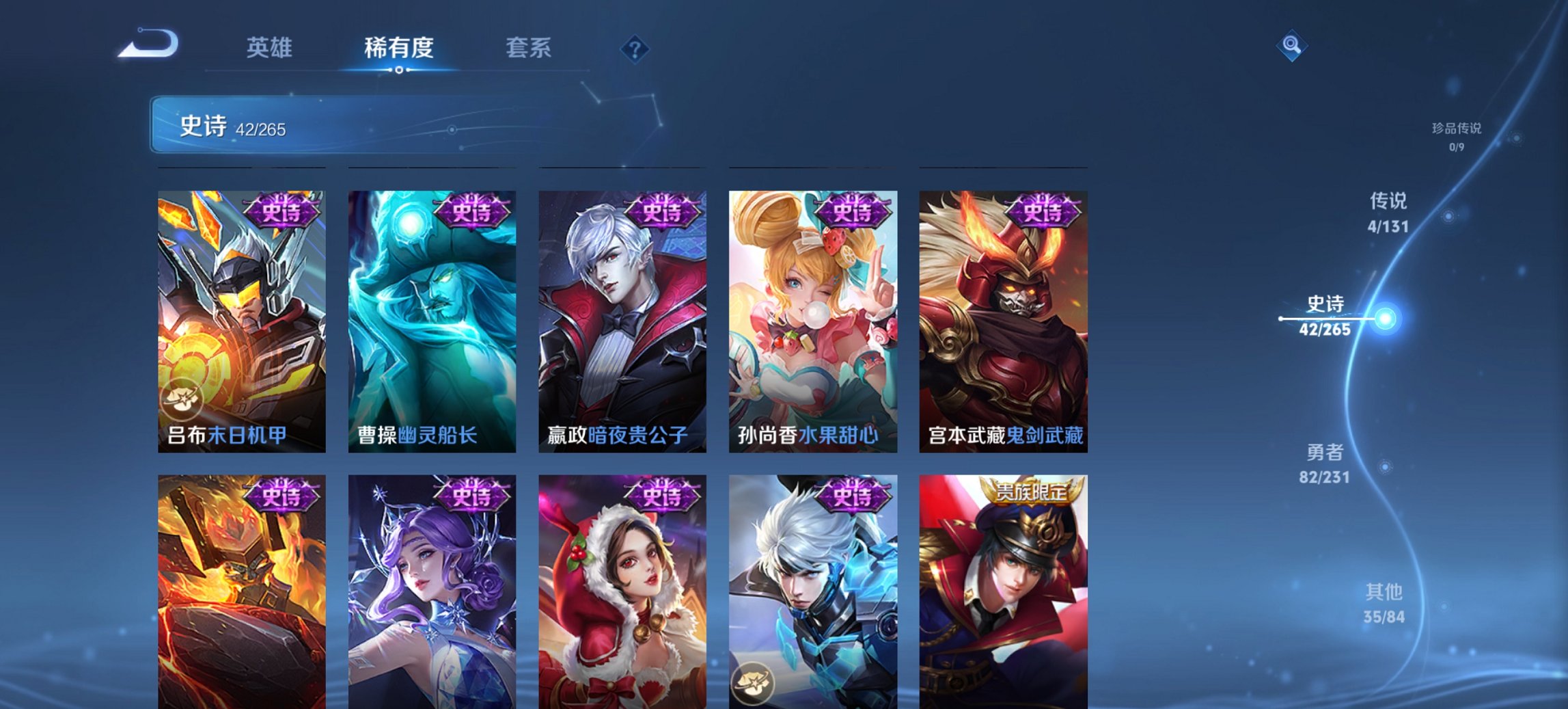The height and width of the screenshot is (709, 1568).
Task: Switch to the 英雄 tab
Action: point(271,48)
